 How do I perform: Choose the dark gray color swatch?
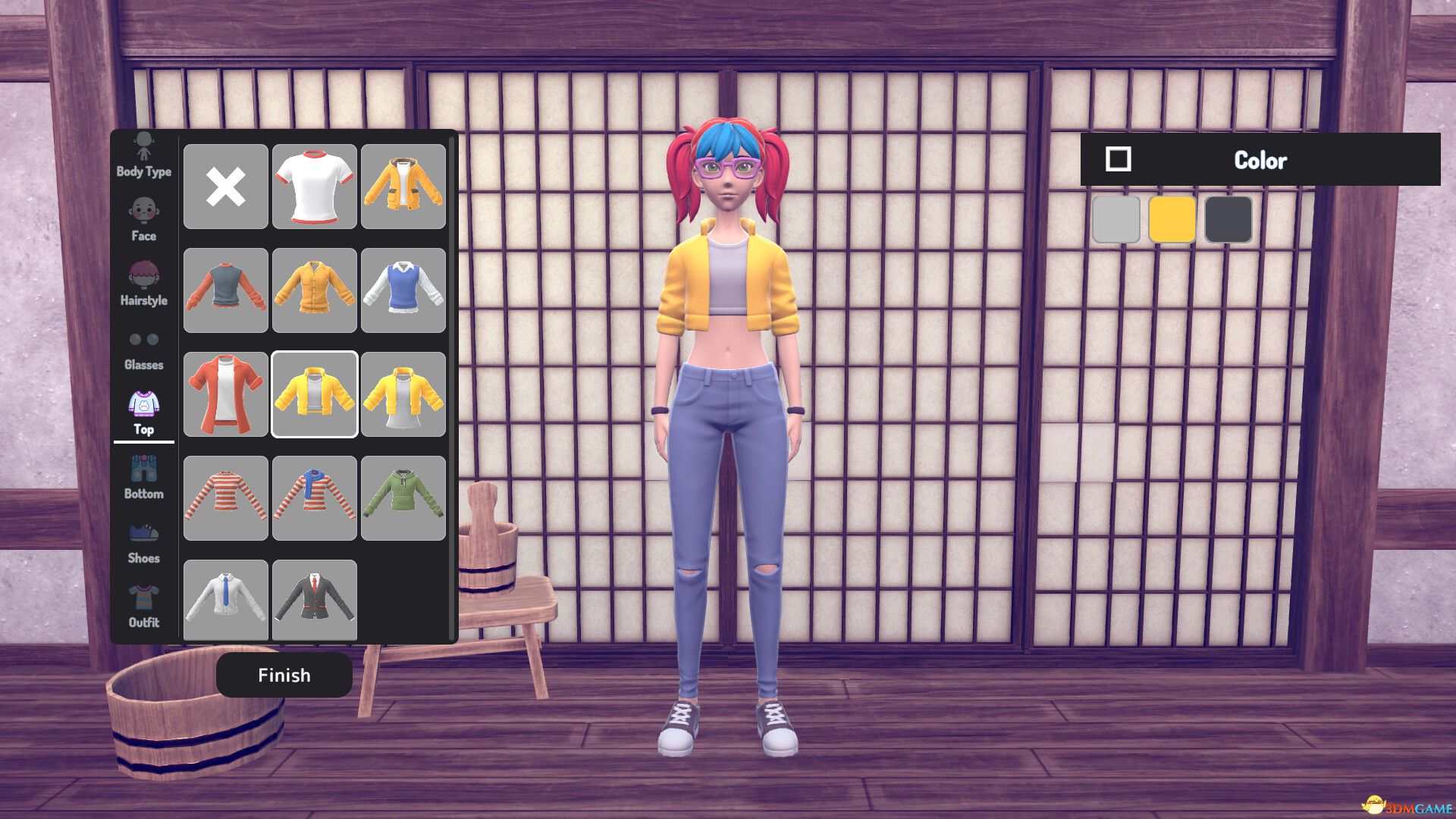[x=1228, y=220]
